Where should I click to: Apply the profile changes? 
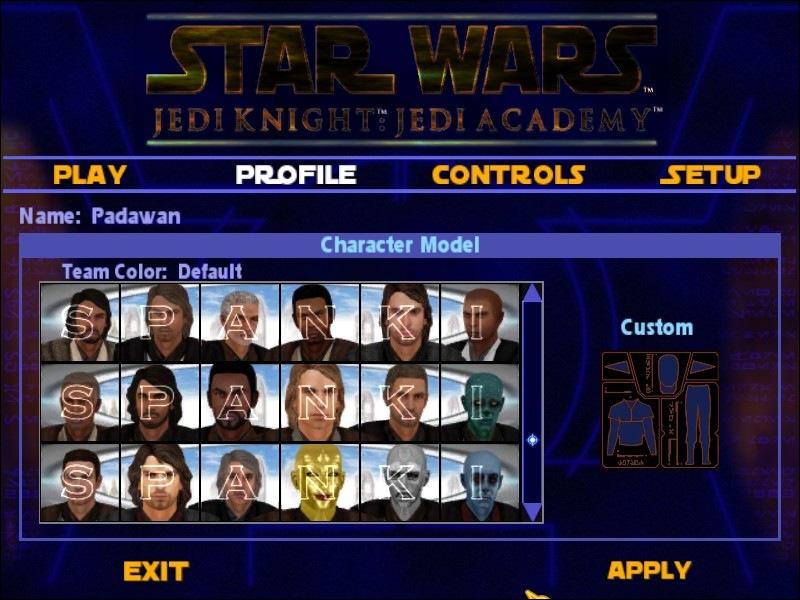click(649, 571)
